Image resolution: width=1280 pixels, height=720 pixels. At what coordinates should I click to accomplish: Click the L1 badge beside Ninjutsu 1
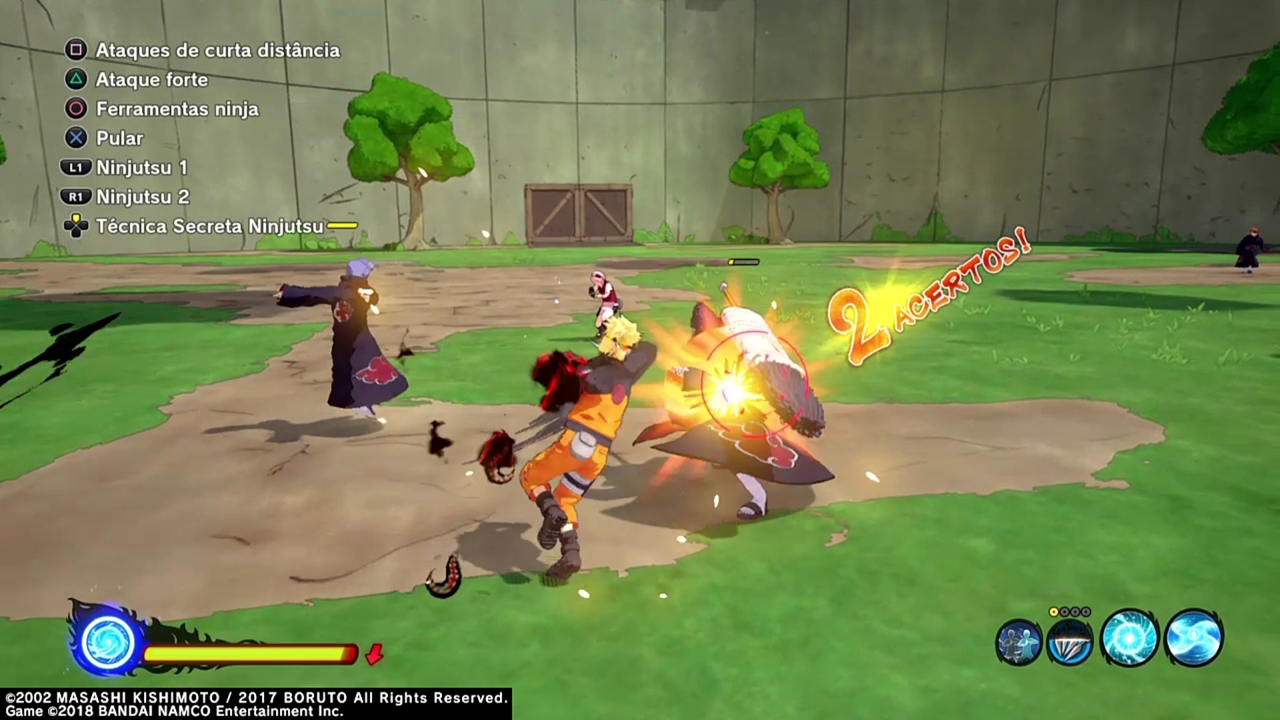point(76,167)
